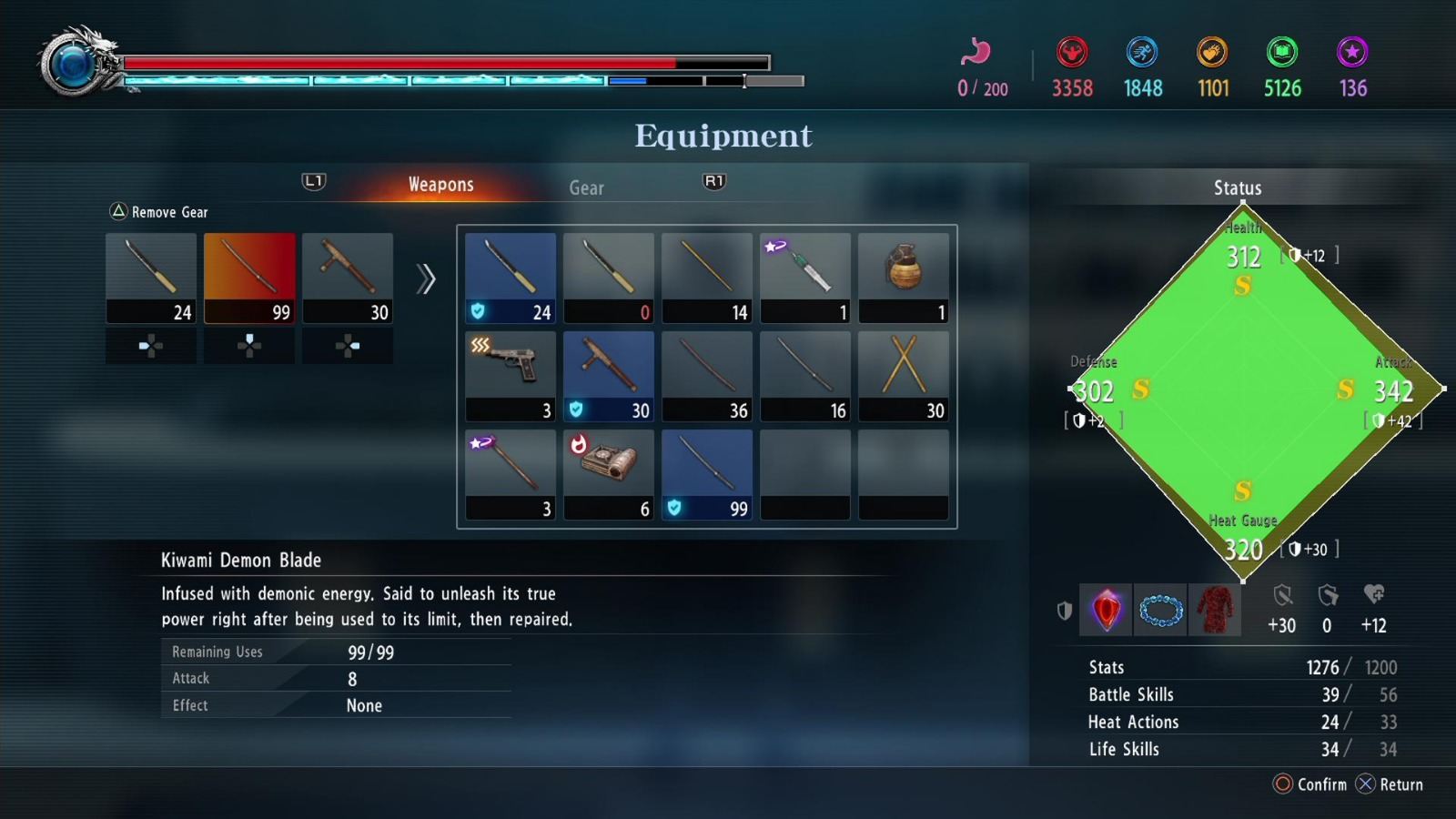This screenshot has height=819, width=1456.
Task: Click the red clothing armor icon
Action: click(x=1215, y=610)
